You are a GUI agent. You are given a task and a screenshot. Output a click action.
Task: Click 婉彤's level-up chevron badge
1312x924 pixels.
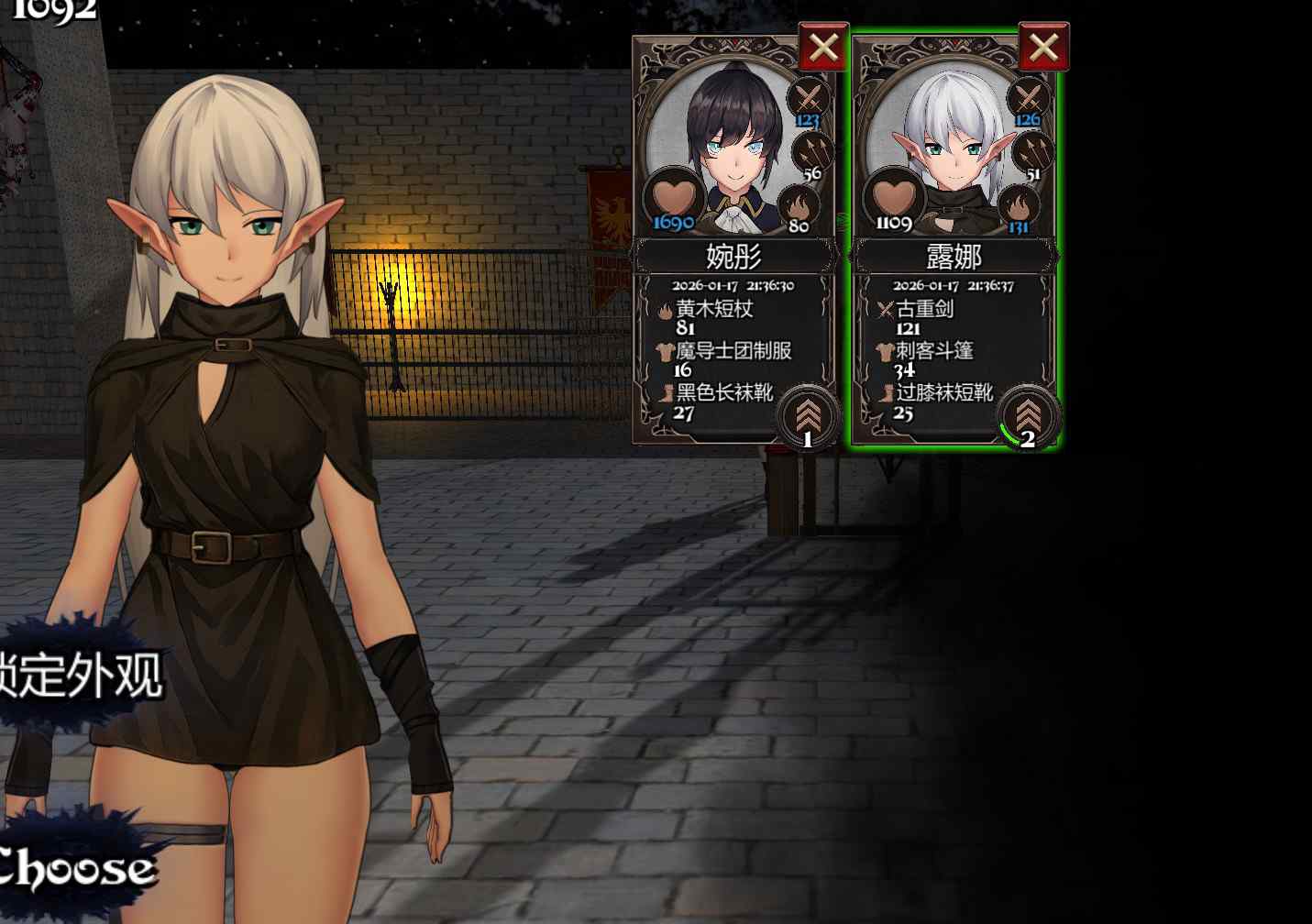tap(808, 417)
